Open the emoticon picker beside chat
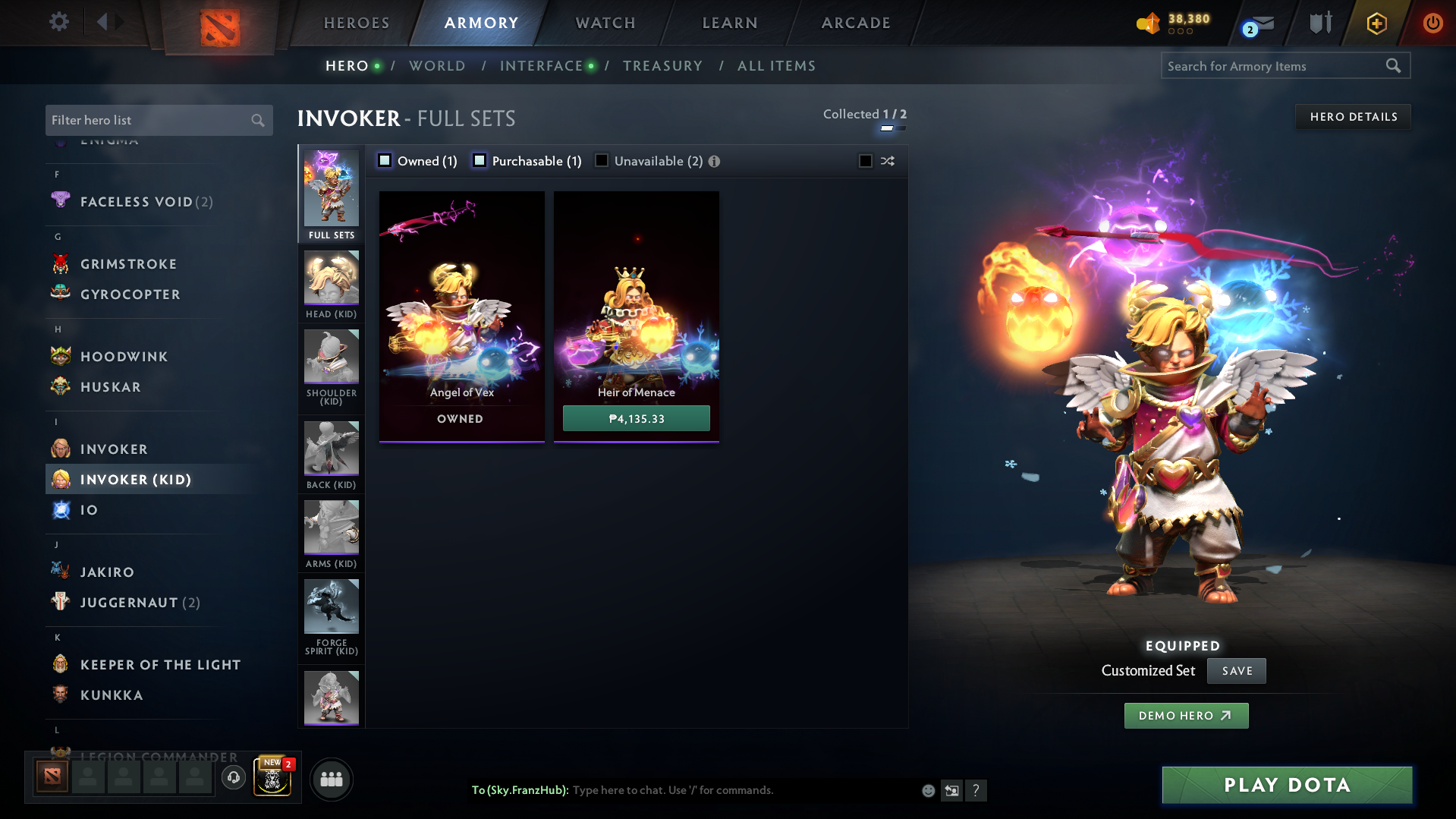The width and height of the screenshot is (1456, 819). click(x=927, y=790)
